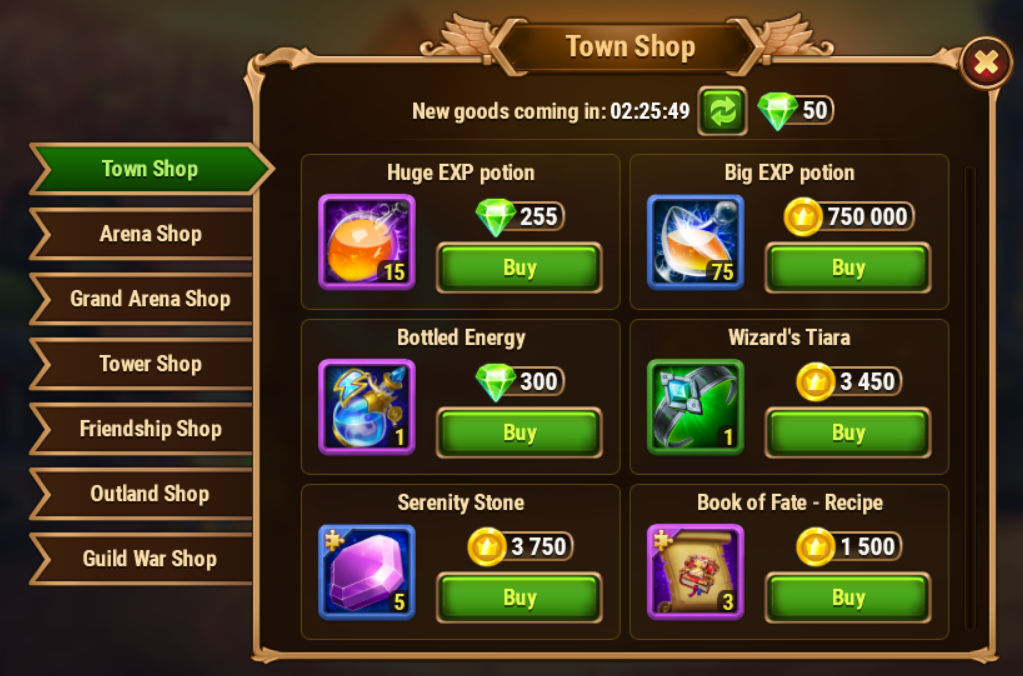Click the Bottled Energy item icon

pos(367,407)
